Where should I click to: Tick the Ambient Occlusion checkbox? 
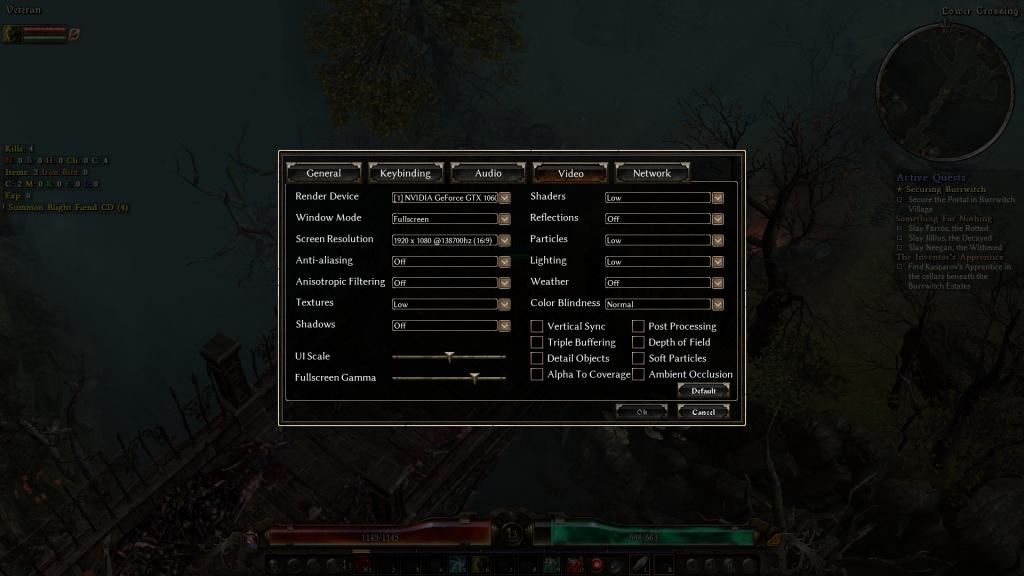coord(638,374)
